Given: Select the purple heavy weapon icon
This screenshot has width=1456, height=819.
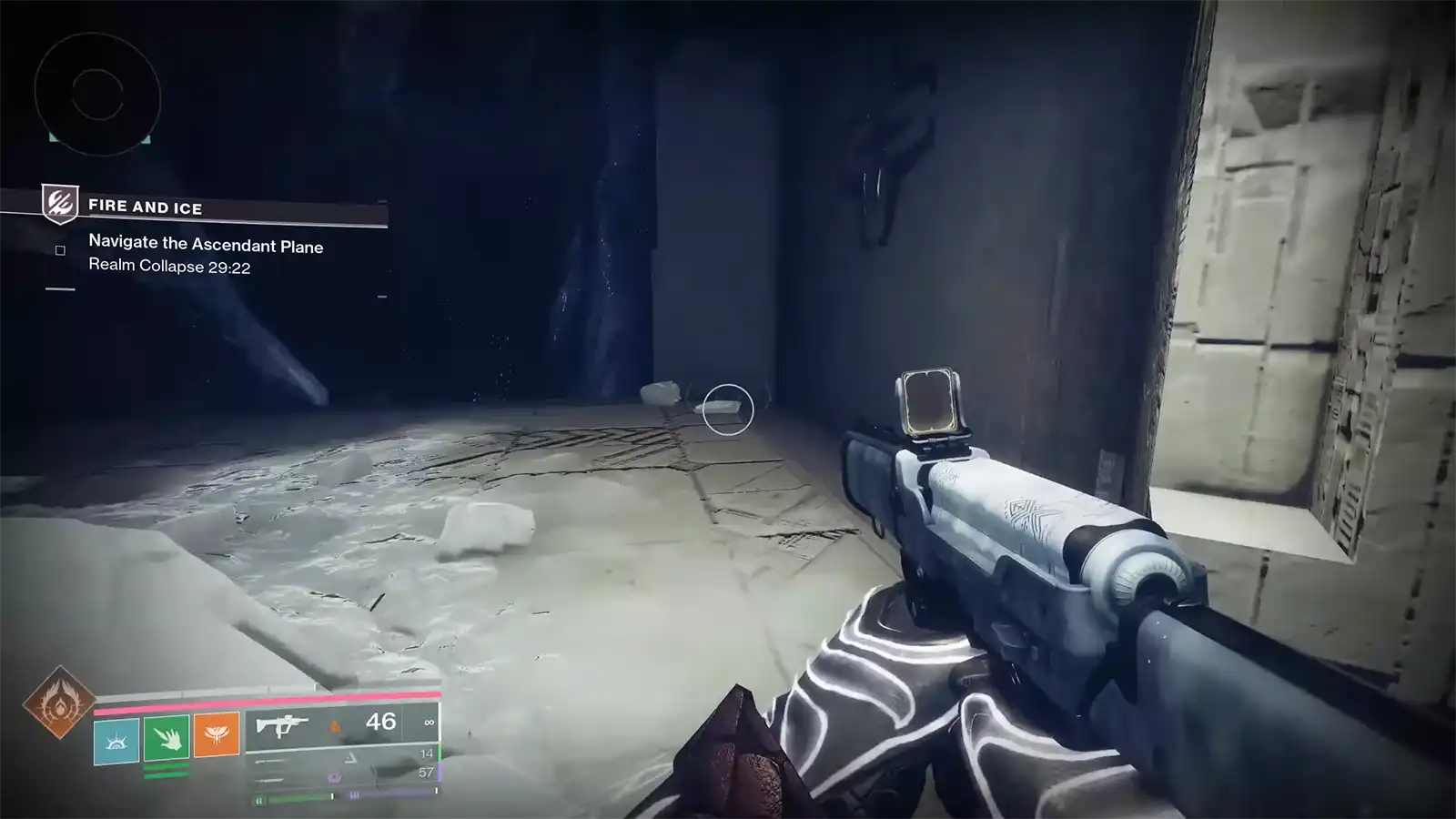Looking at the screenshot, I should pos(334,776).
